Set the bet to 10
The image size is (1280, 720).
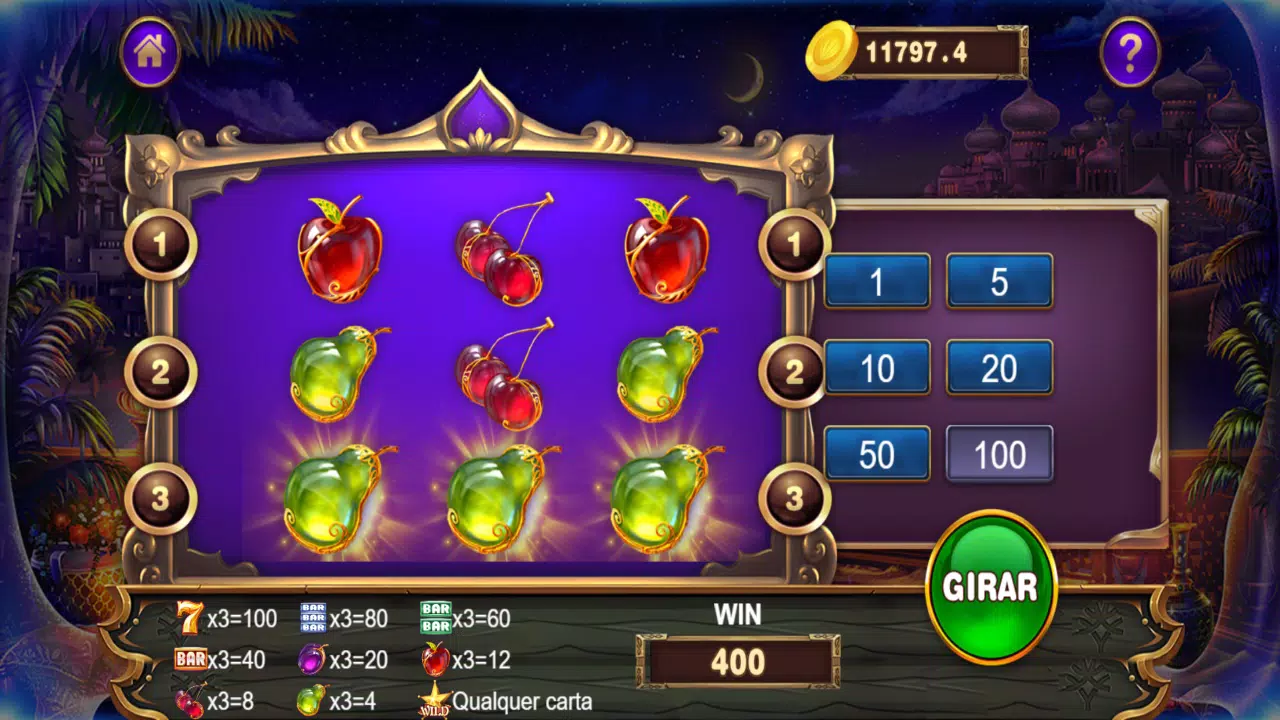click(877, 368)
